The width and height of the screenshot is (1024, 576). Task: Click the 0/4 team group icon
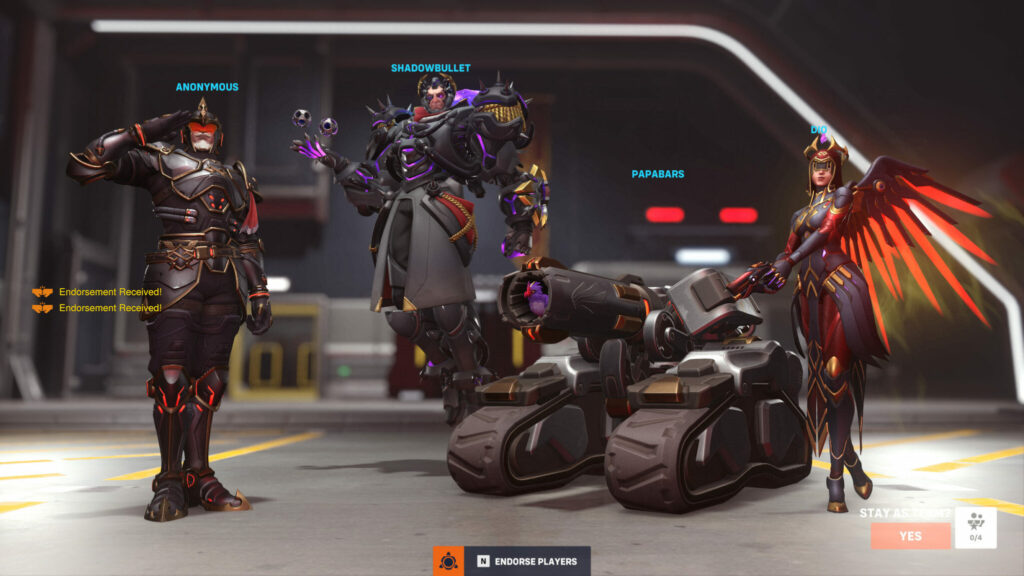click(x=975, y=527)
